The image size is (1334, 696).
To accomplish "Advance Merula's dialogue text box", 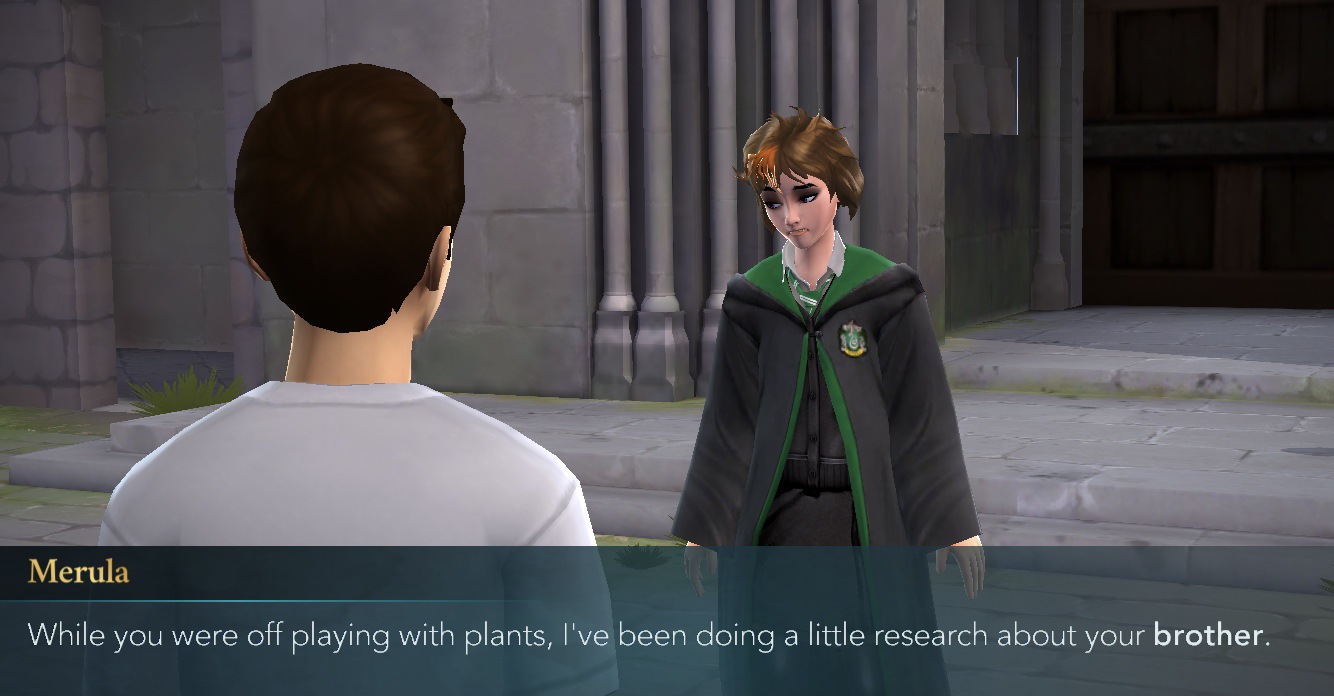I will click(666, 634).
